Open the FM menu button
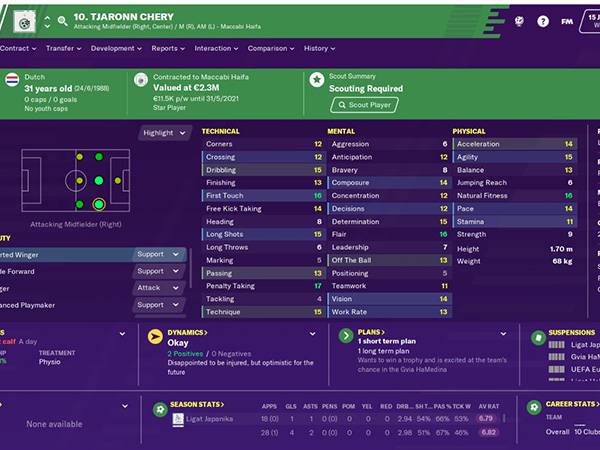Viewport: 600px width, 450px height. (567, 19)
